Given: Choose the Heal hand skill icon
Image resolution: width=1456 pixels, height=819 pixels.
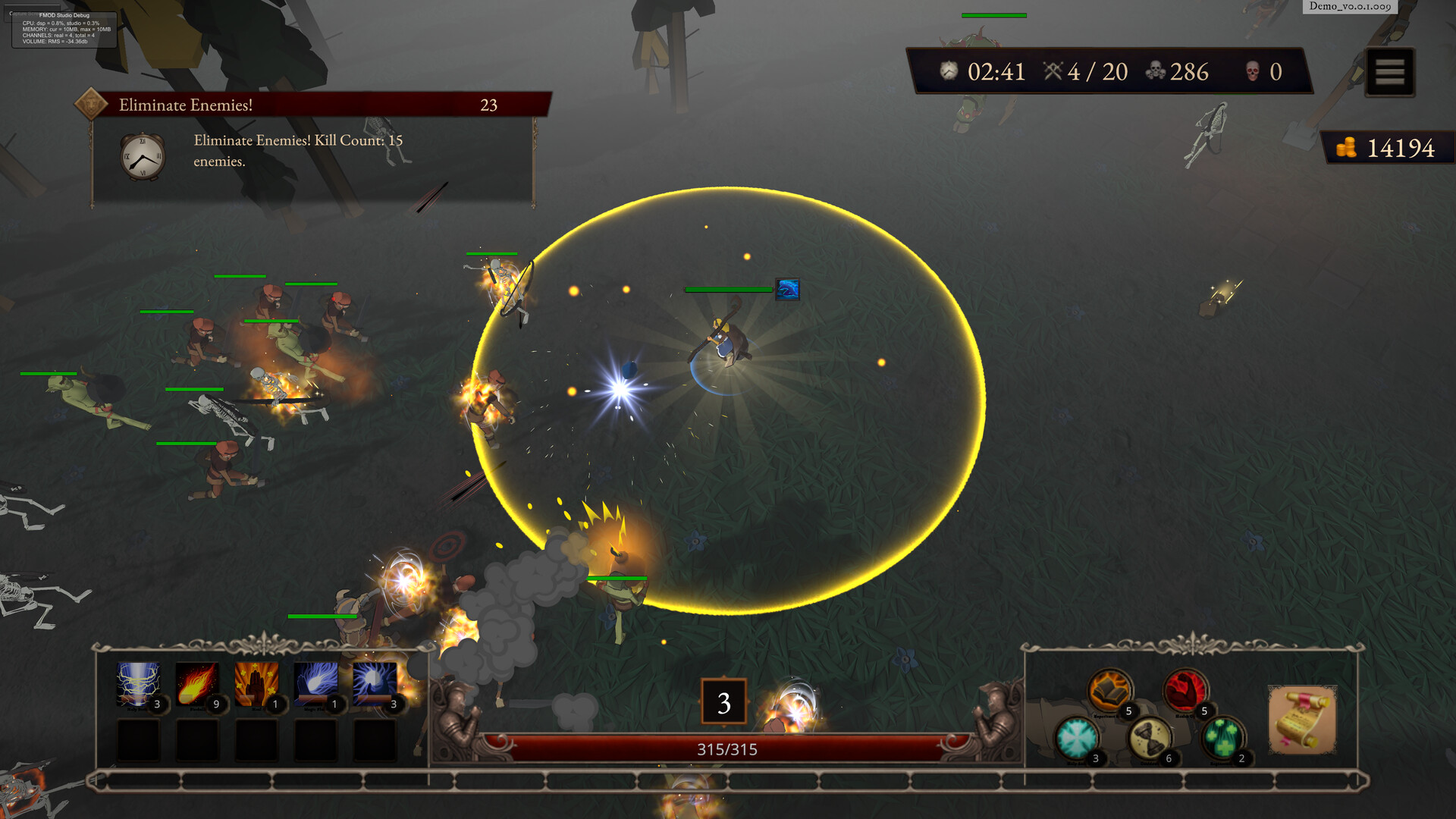Looking at the screenshot, I should (x=256, y=684).
